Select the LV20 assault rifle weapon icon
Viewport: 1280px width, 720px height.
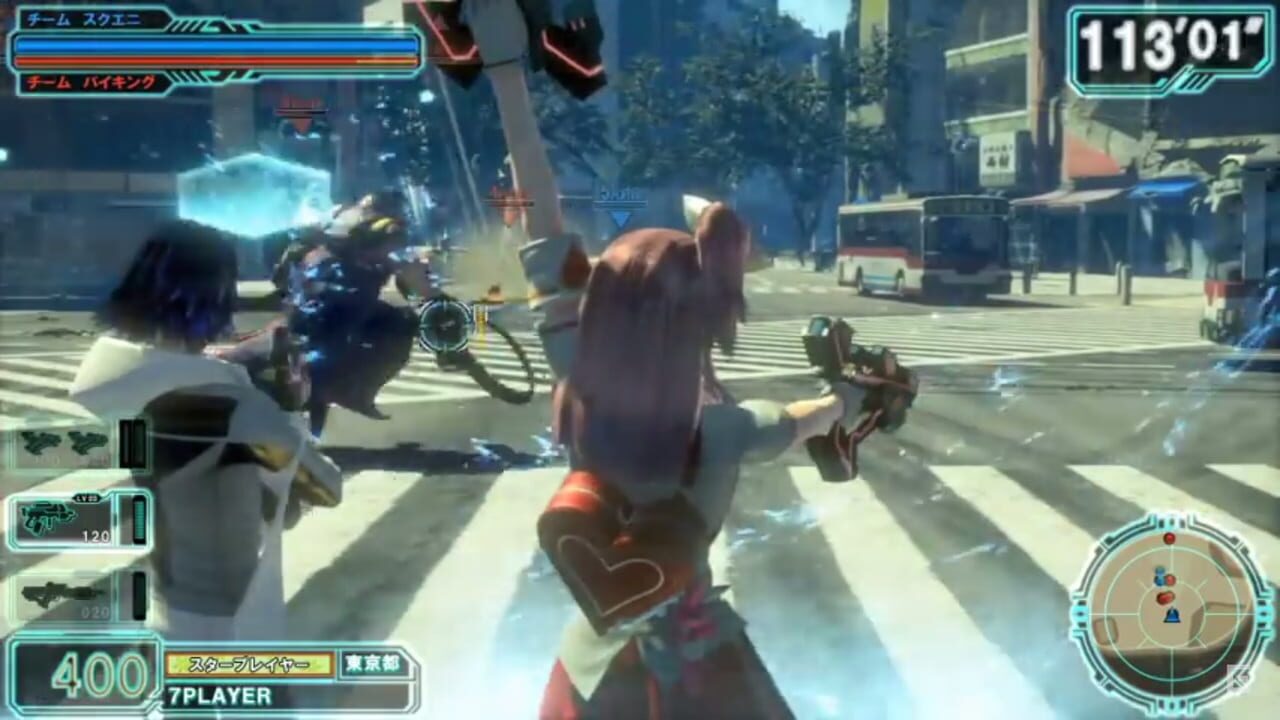click(48, 515)
